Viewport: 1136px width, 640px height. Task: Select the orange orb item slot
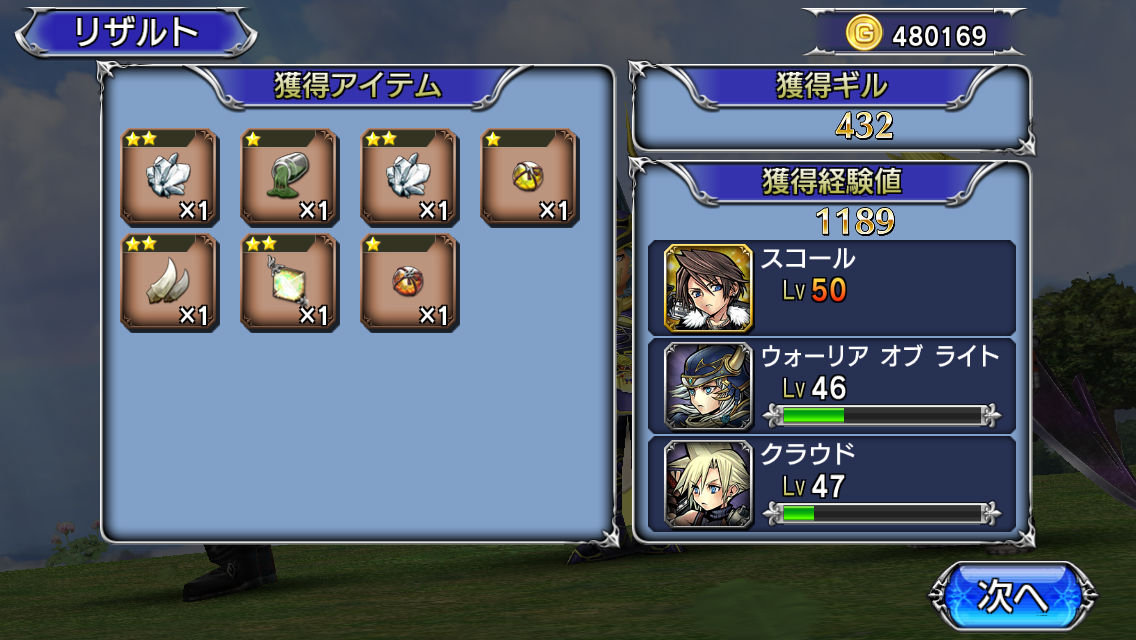click(x=409, y=283)
